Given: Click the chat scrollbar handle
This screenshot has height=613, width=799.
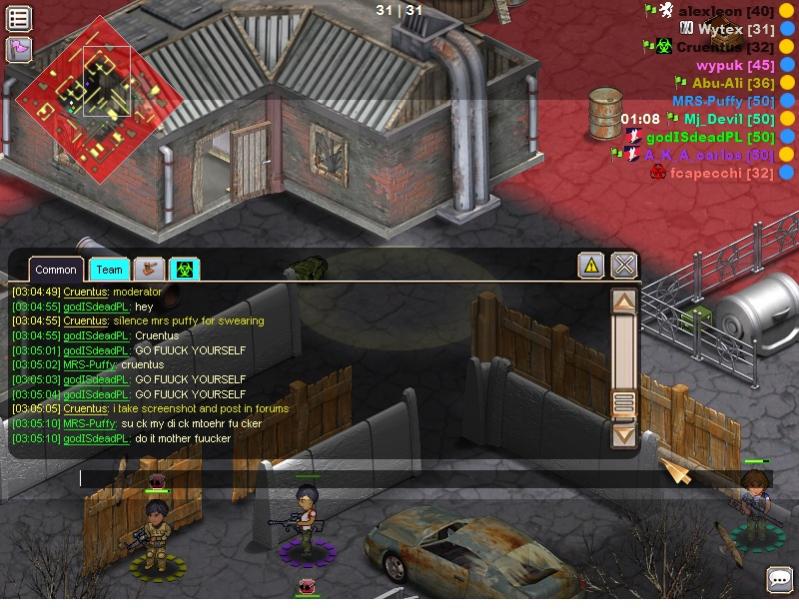Looking at the screenshot, I should tap(624, 404).
